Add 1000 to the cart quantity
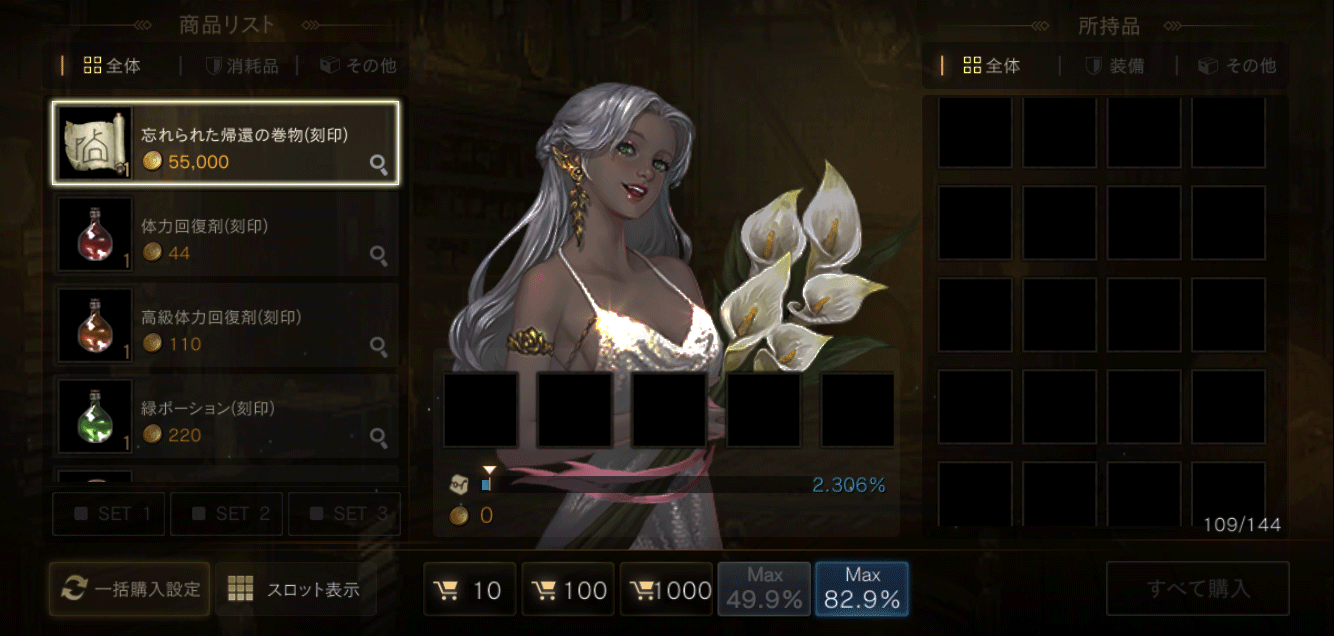The width and height of the screenshot is (1334, 636). tap(667, 590)
